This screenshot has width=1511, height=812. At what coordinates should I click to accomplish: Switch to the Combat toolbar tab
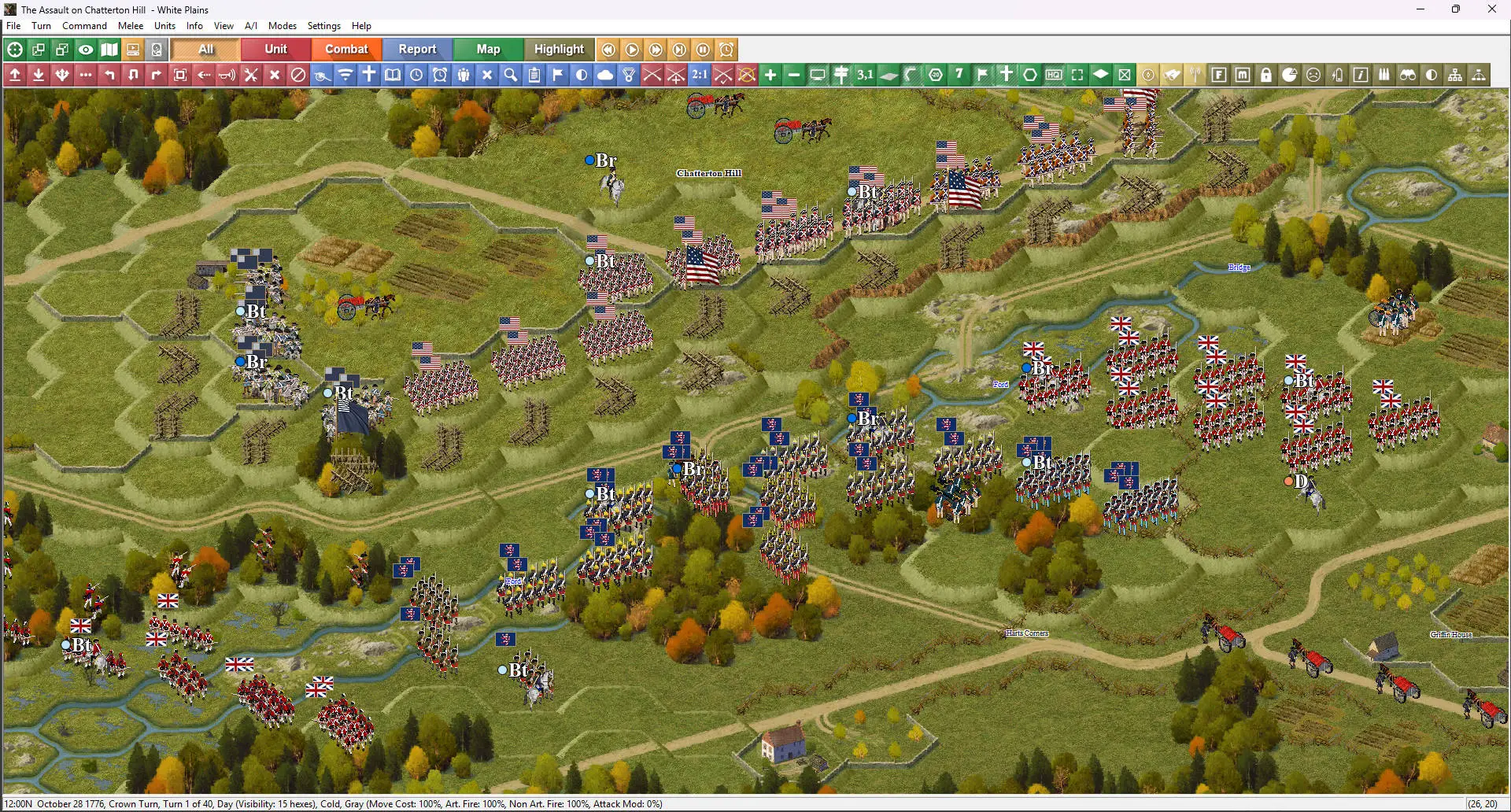[346, 50]
